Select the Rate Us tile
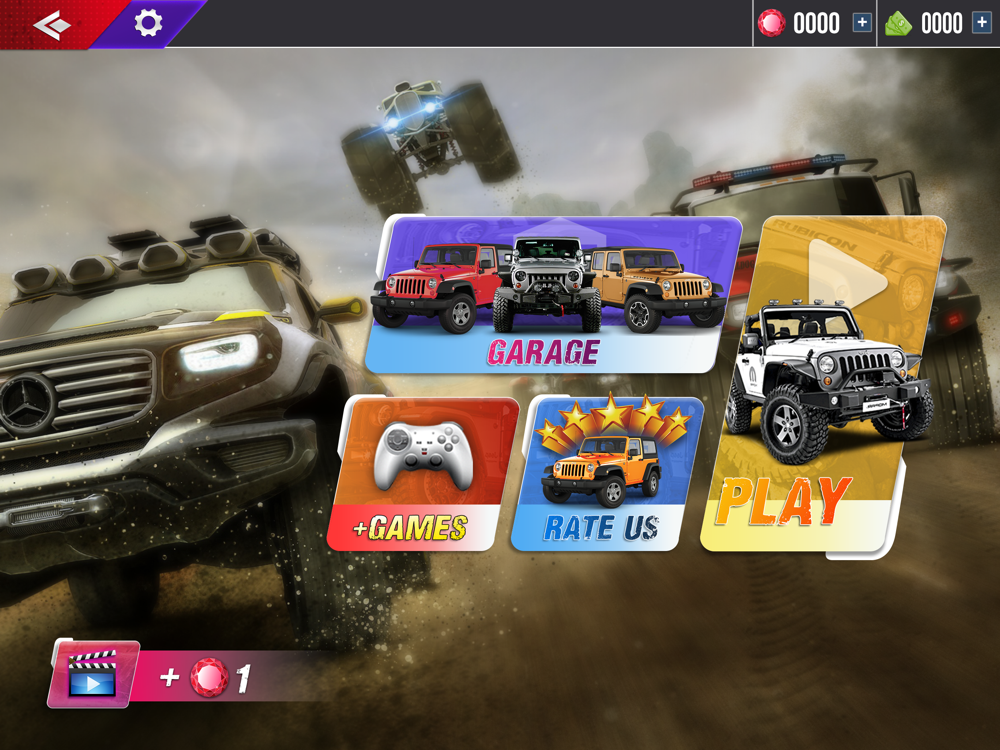 [605, 474]
